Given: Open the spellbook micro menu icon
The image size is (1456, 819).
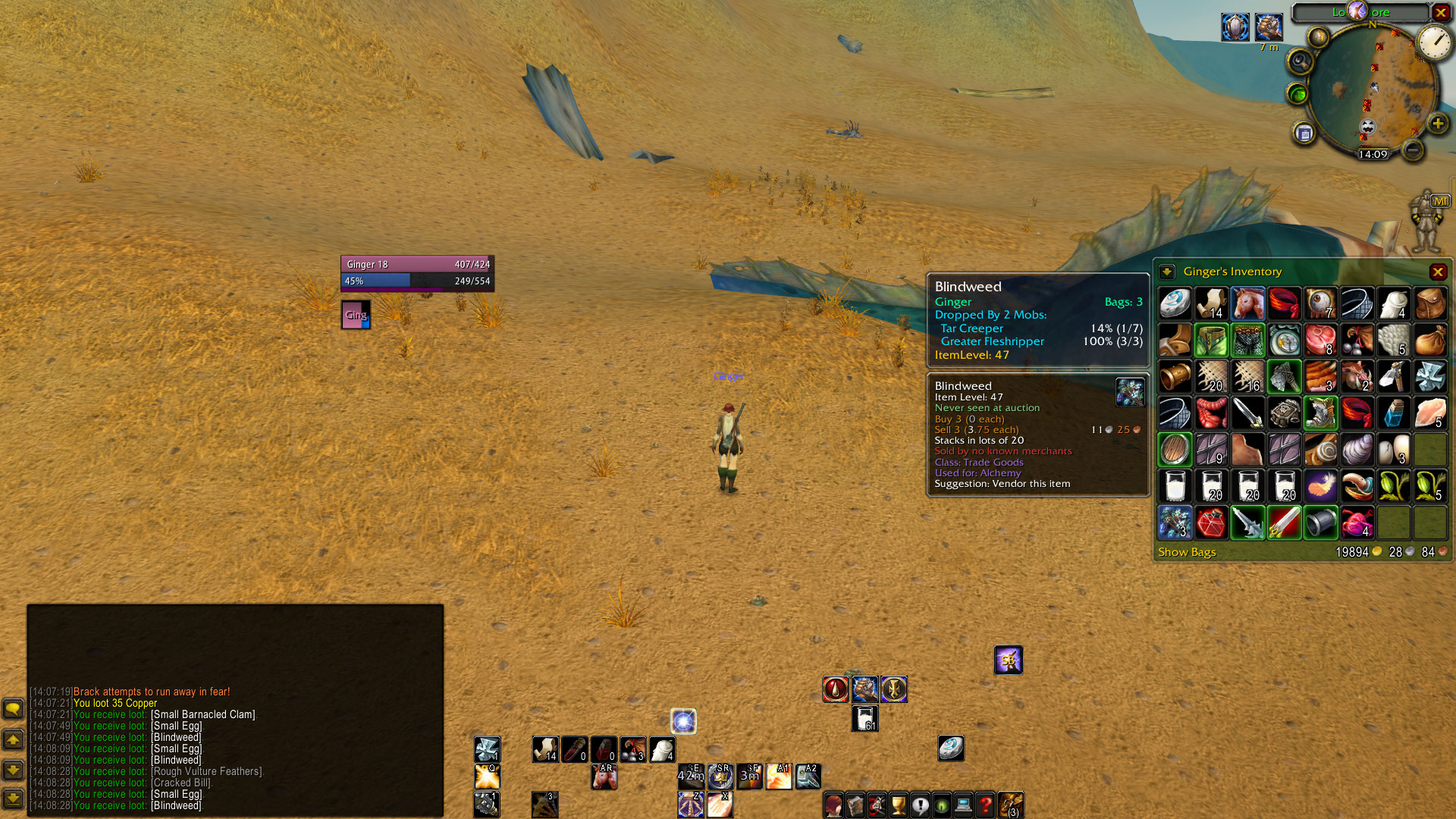Looking at the screenshot, I should [x=855, y=805].
